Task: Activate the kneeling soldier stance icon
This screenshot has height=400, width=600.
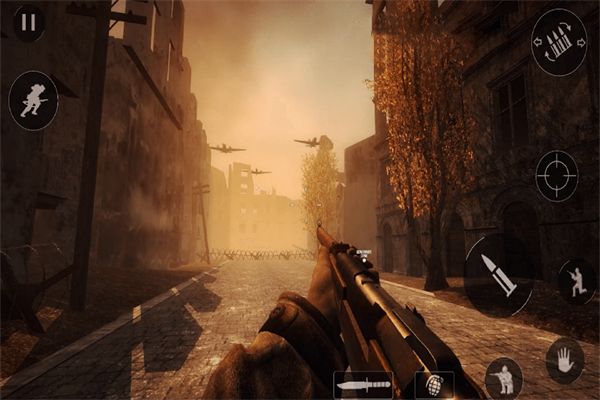Action: click(x=576, y=282)
